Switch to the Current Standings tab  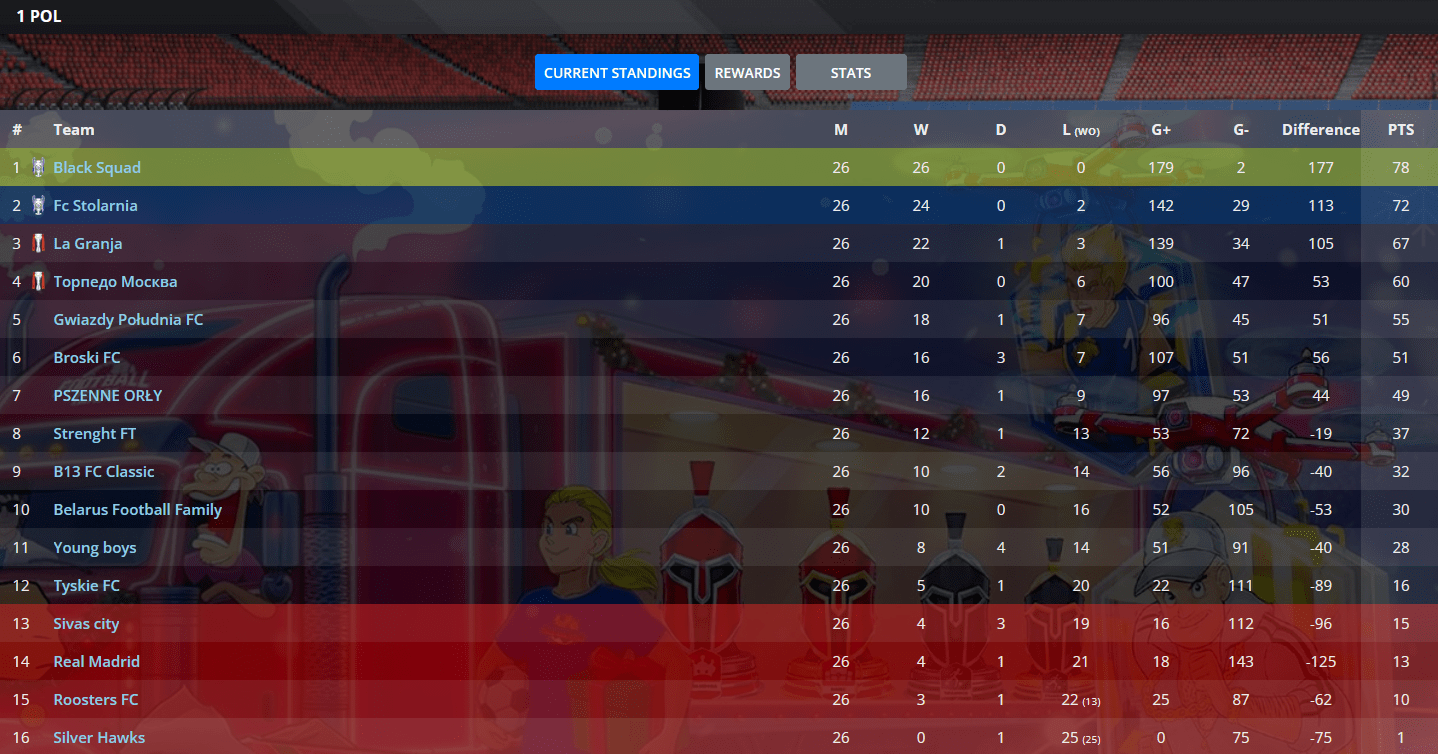pyautogui.click(x=617, y=73)
